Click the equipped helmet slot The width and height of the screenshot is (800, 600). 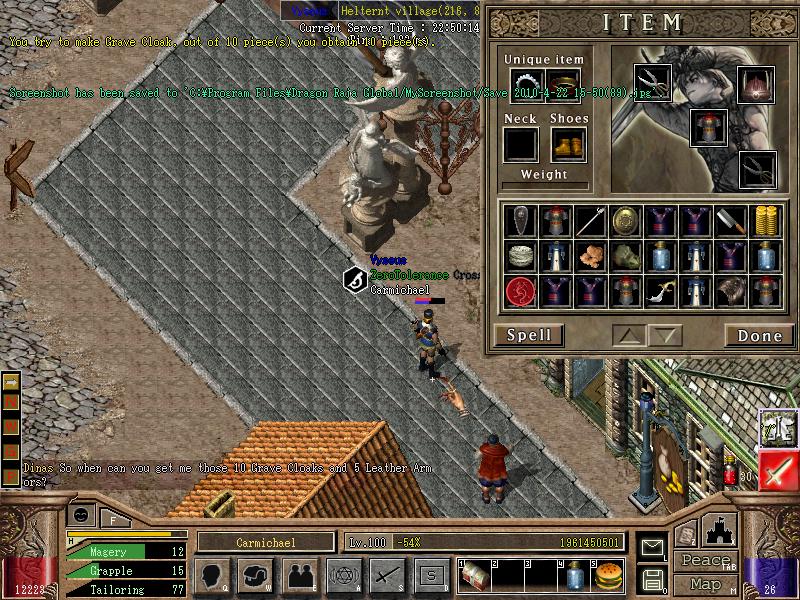[x=756, y=82]
